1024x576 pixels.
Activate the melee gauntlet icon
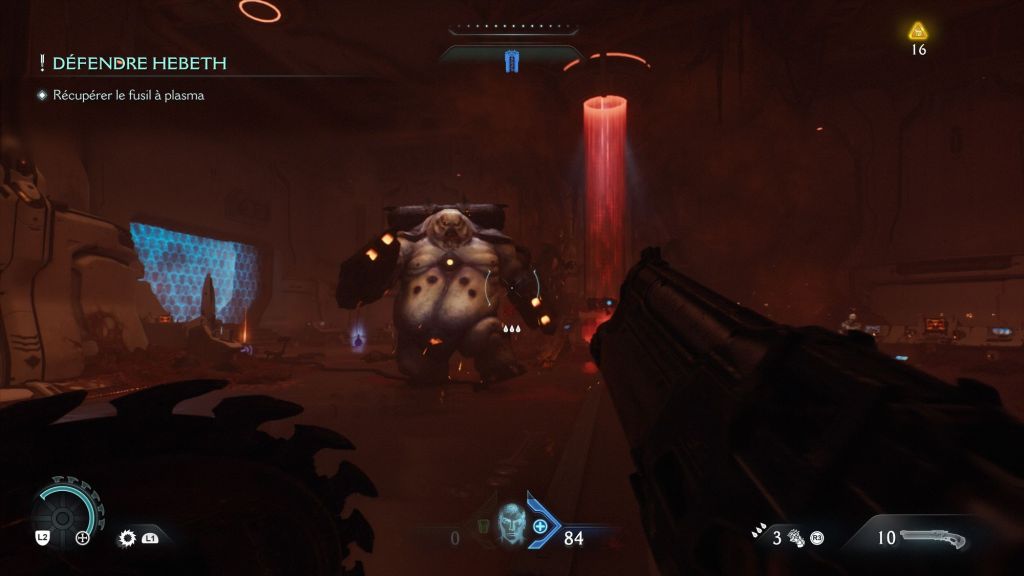click(x=797, y=538)
